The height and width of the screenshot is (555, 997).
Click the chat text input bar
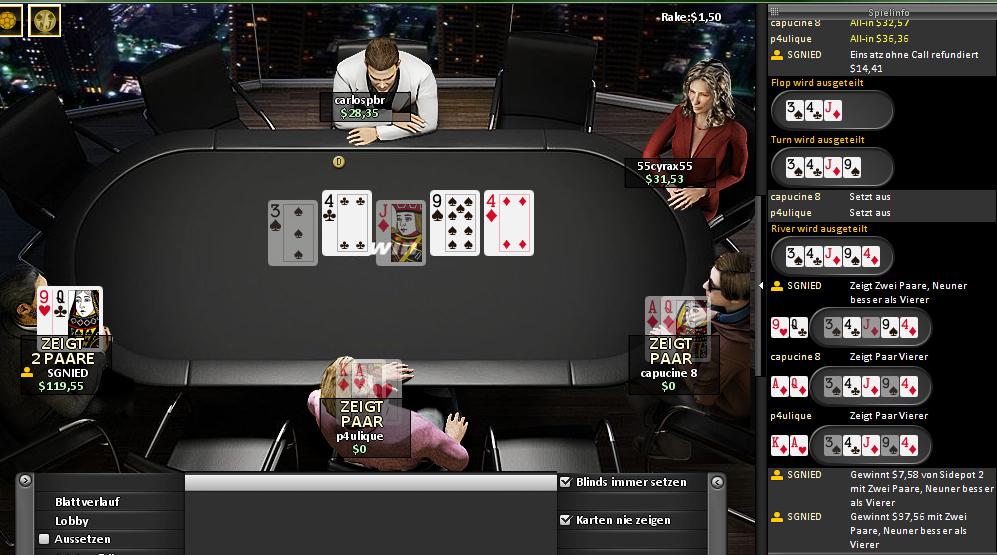point(370,483)
